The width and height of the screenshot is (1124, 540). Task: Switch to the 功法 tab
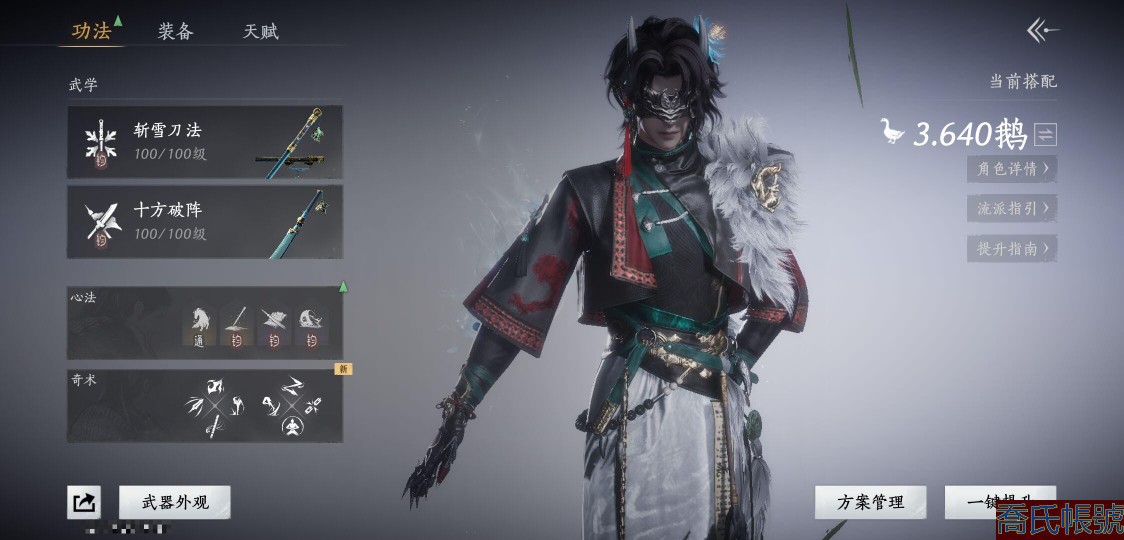point(91,31)
